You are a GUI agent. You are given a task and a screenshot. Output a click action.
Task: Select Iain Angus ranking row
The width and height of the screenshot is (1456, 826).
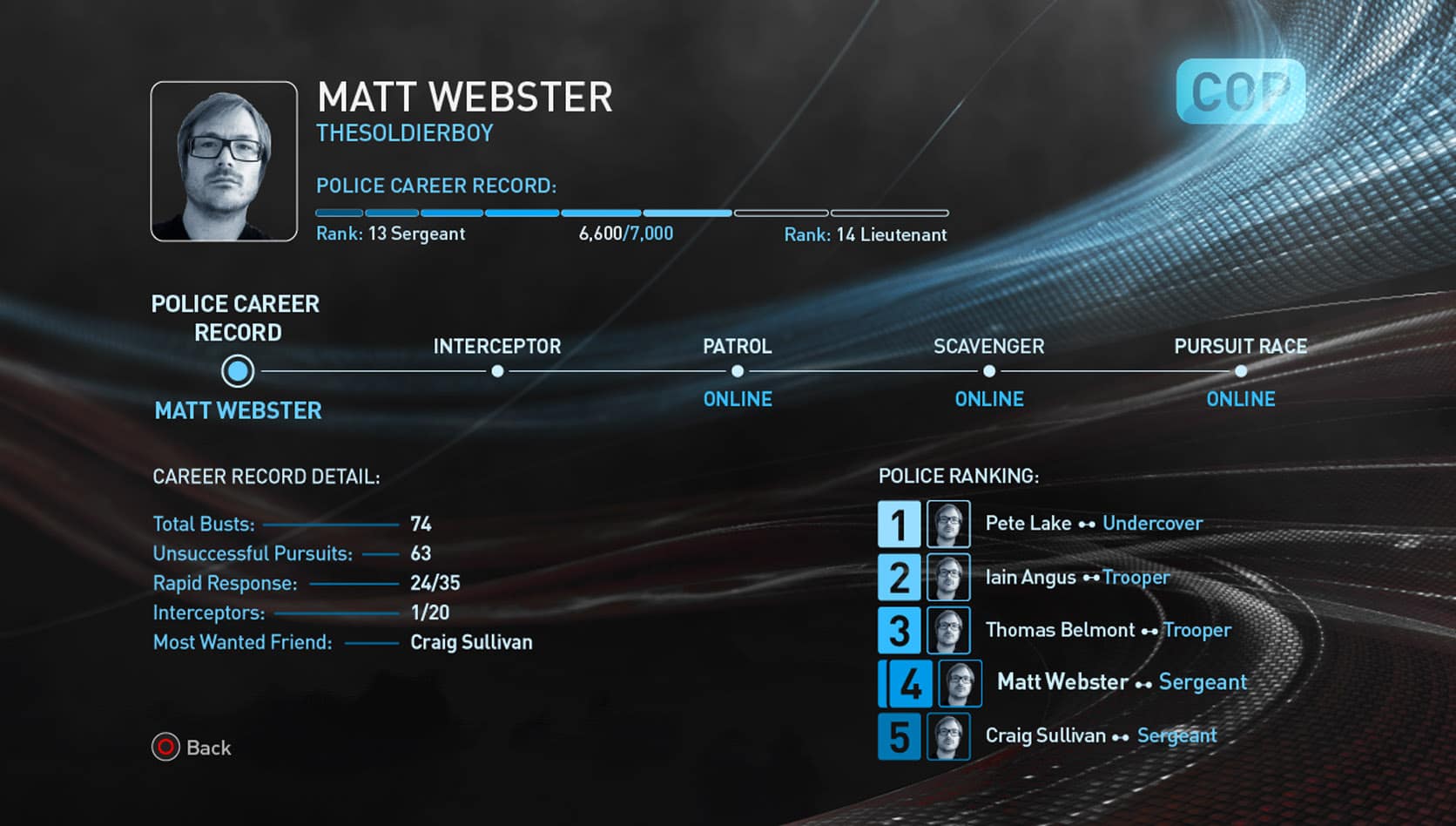click(1031, 578)
